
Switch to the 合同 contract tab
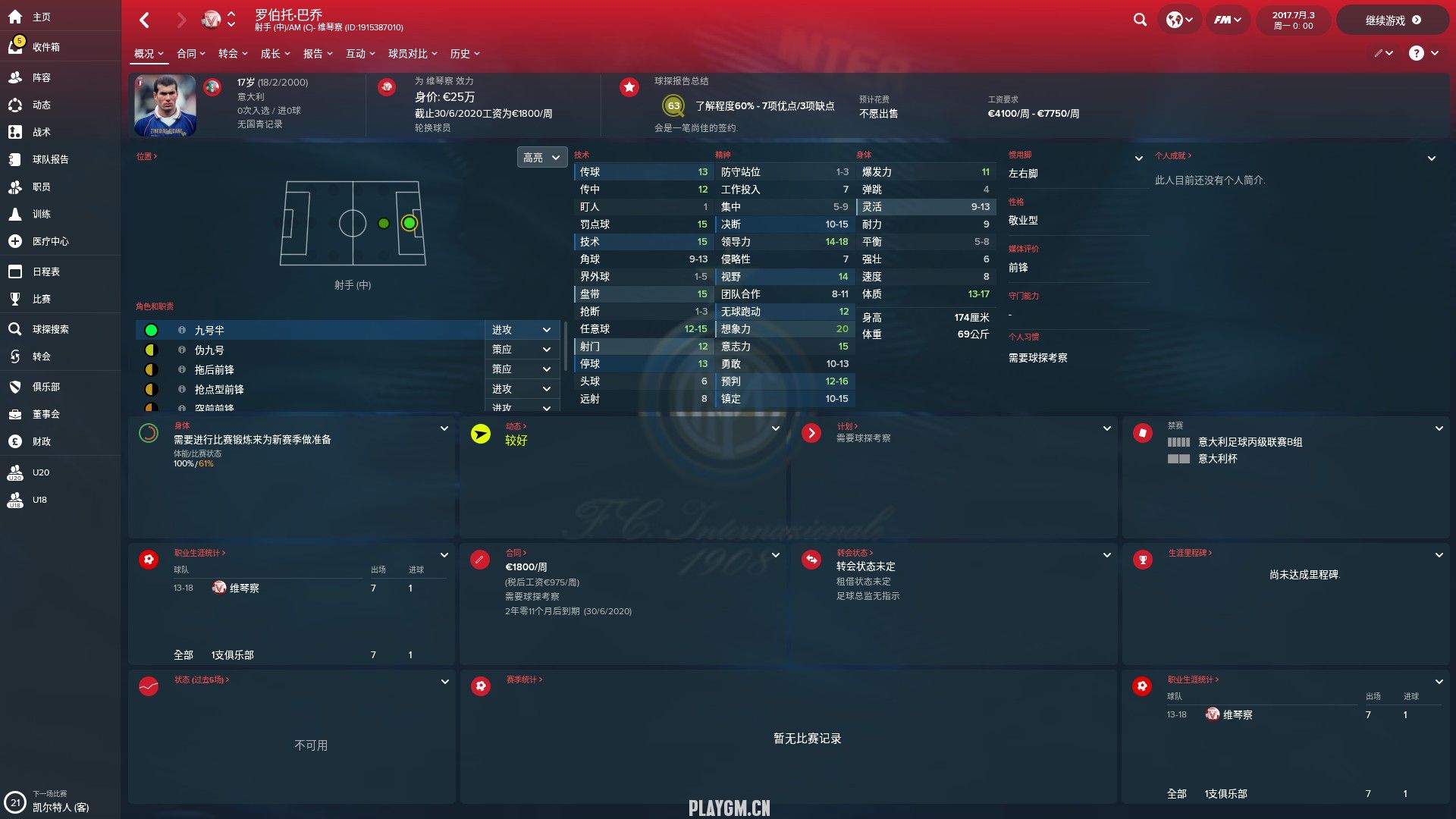190,54
